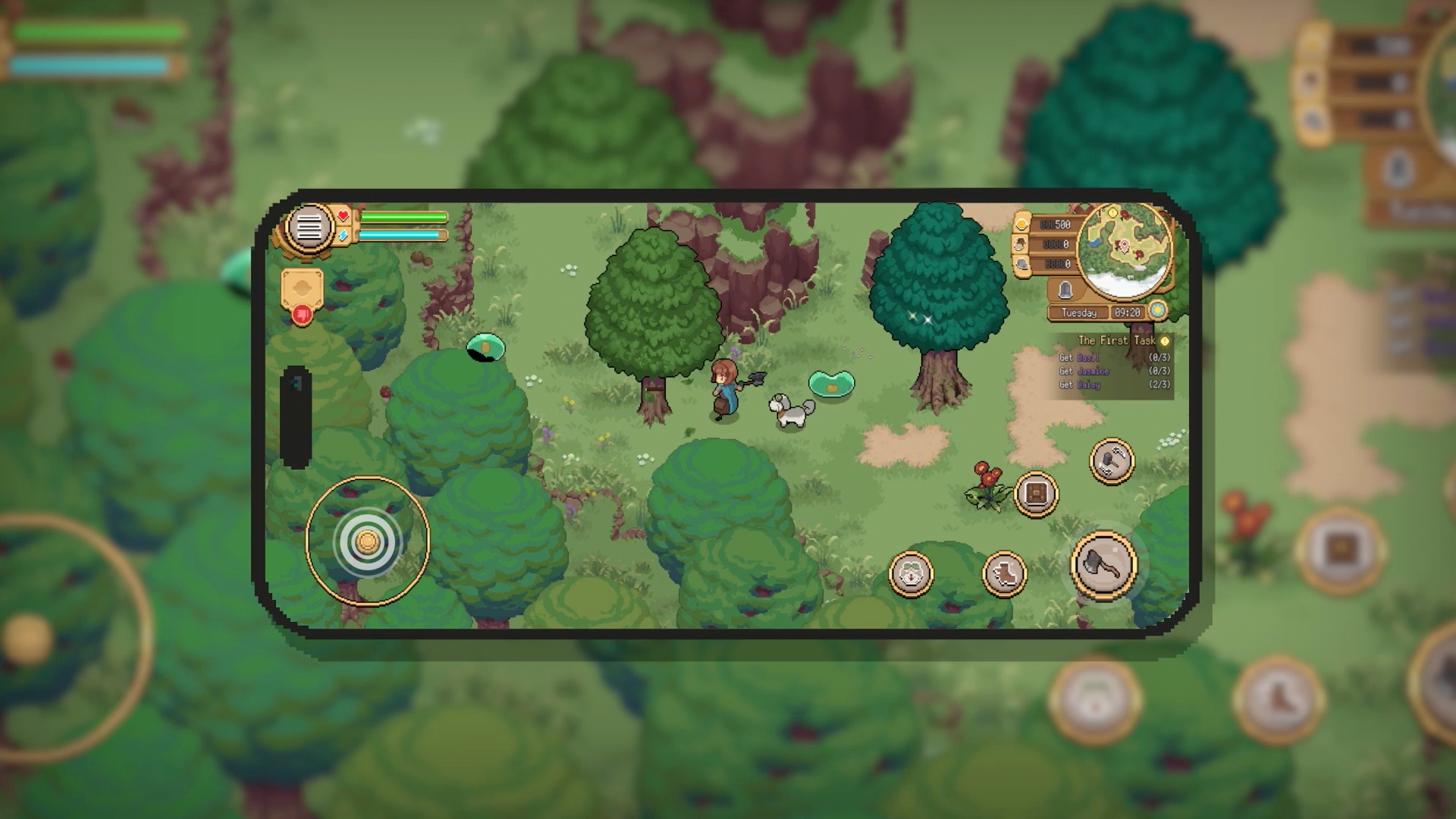Viewport: 1456px width, 819px height.
Task: Open The First Task quest tracker
Action: tap(1117, 340)
